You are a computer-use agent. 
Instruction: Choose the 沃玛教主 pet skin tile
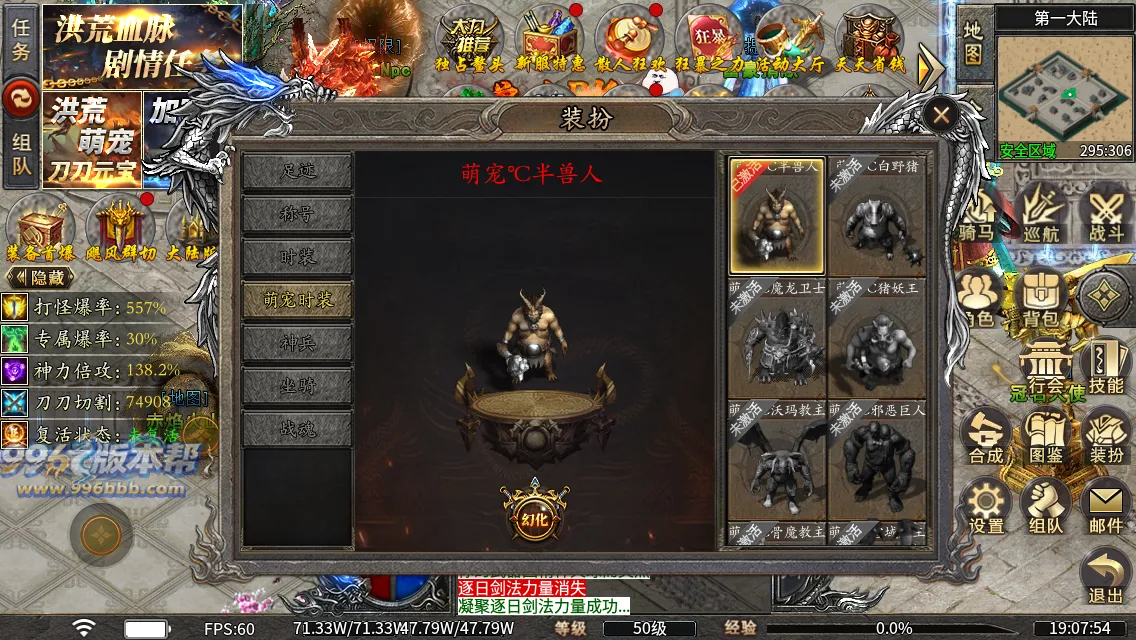tap(777, 460)
